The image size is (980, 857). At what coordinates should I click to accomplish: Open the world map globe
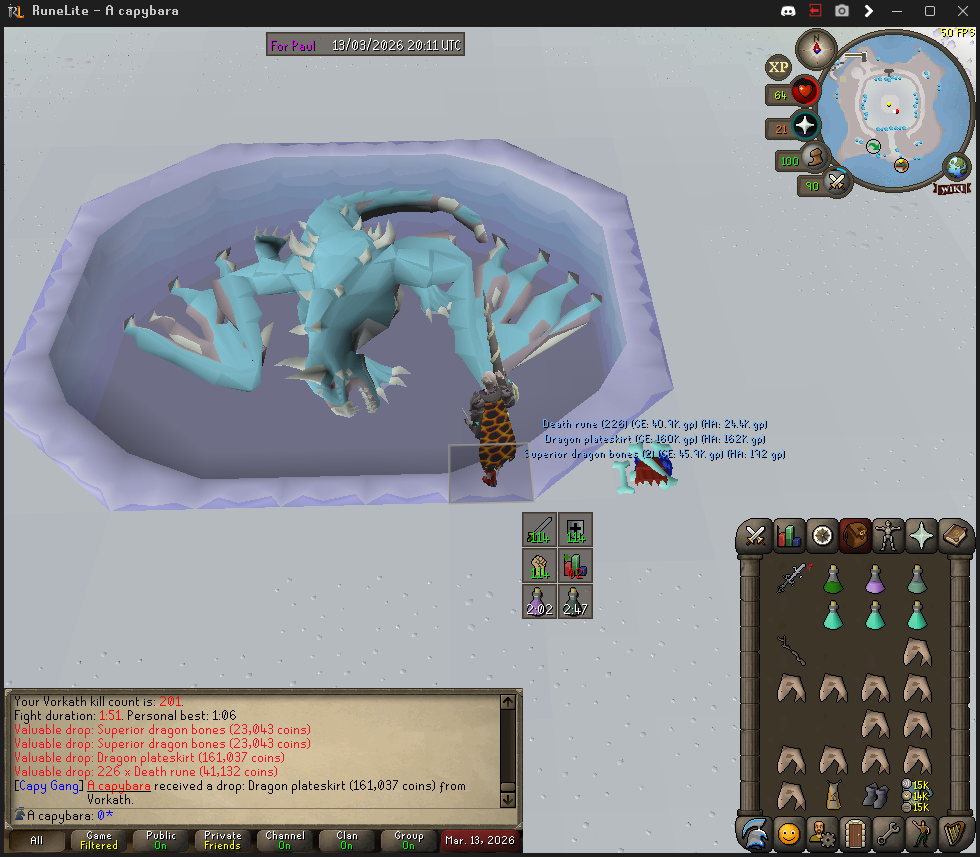[x=956, y=167]
